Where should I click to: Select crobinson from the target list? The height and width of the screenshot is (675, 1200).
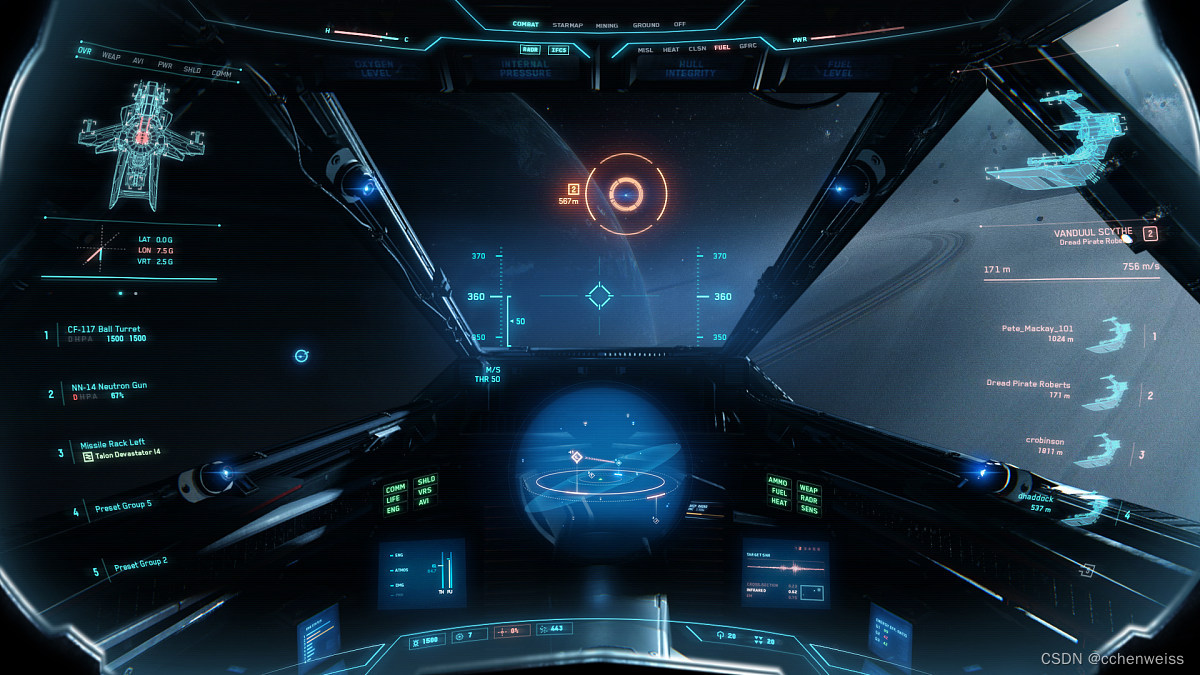click(x=1042, y=440)
